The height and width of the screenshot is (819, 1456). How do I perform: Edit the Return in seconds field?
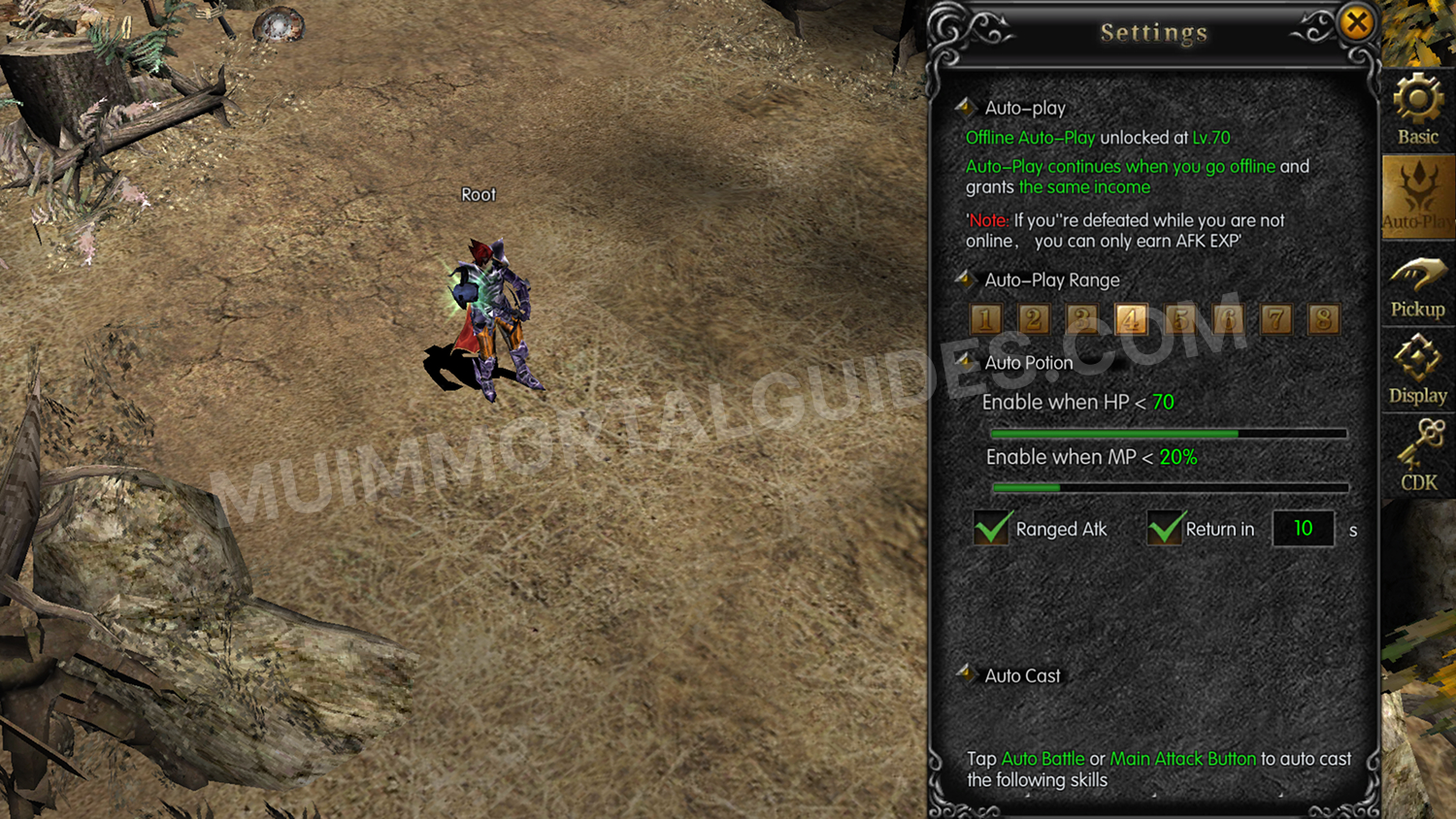coord(1303,529)
